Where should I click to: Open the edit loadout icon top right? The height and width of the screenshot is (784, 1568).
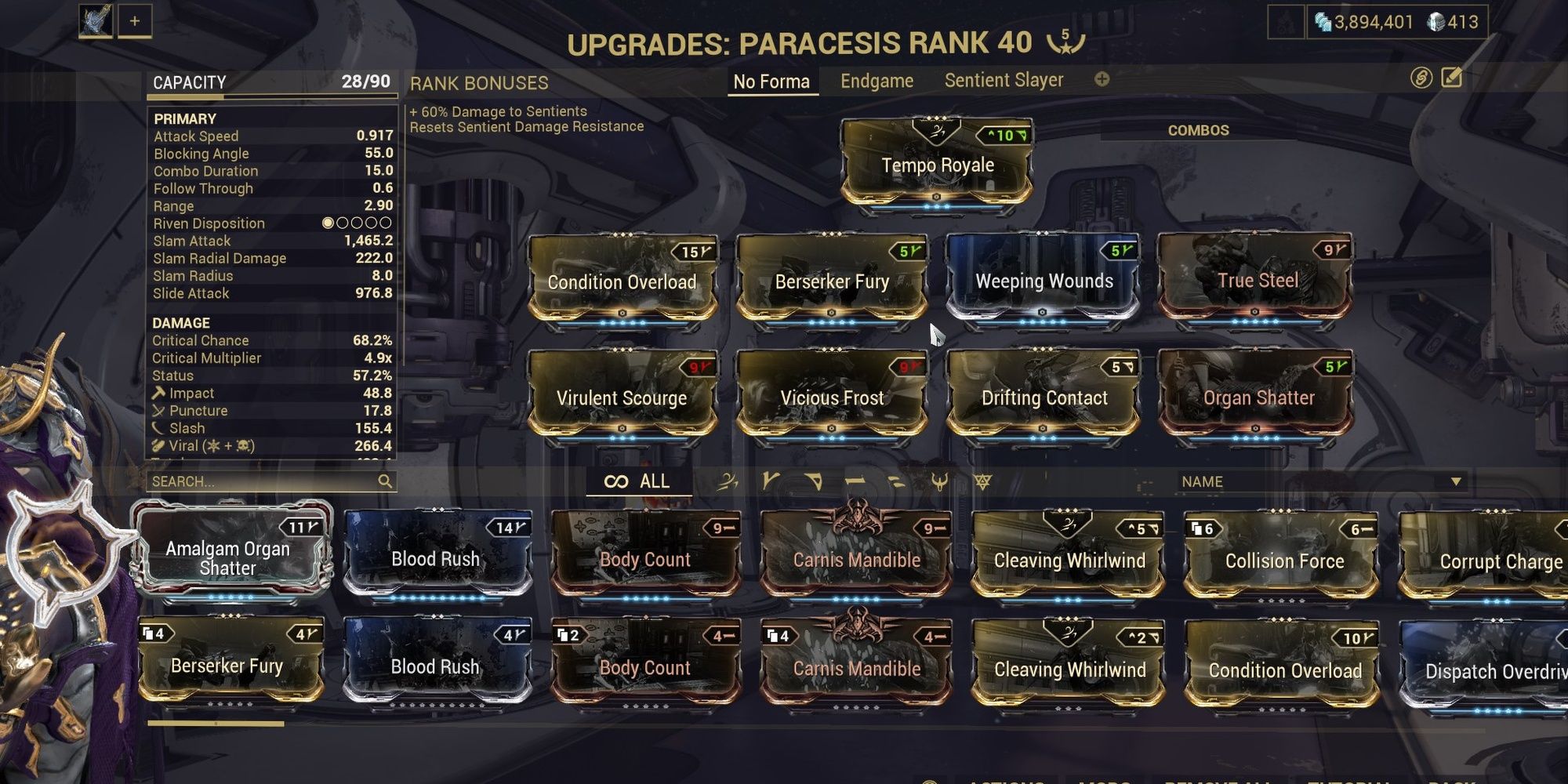1452,79
